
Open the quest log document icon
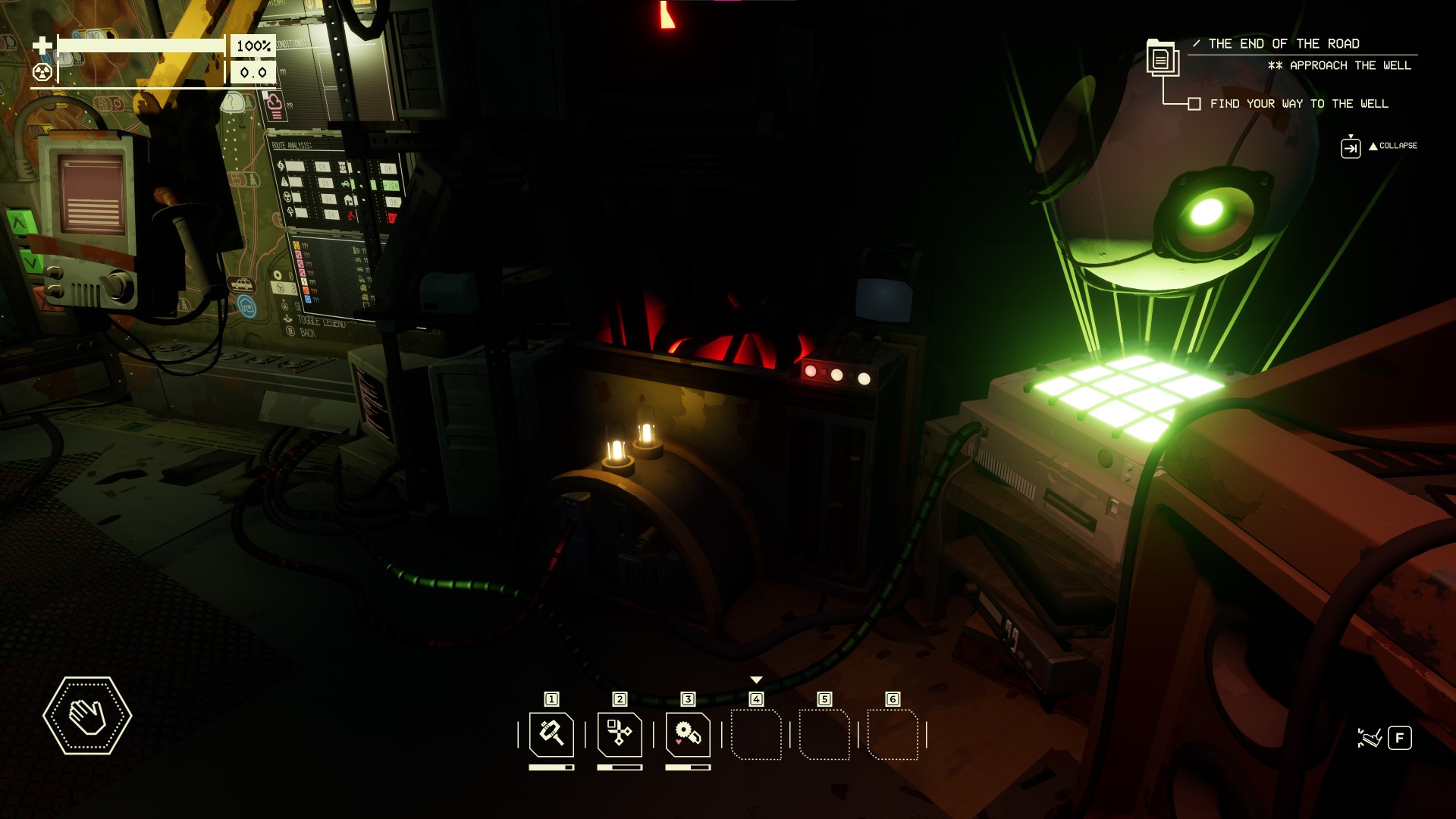pos(1161,58)
